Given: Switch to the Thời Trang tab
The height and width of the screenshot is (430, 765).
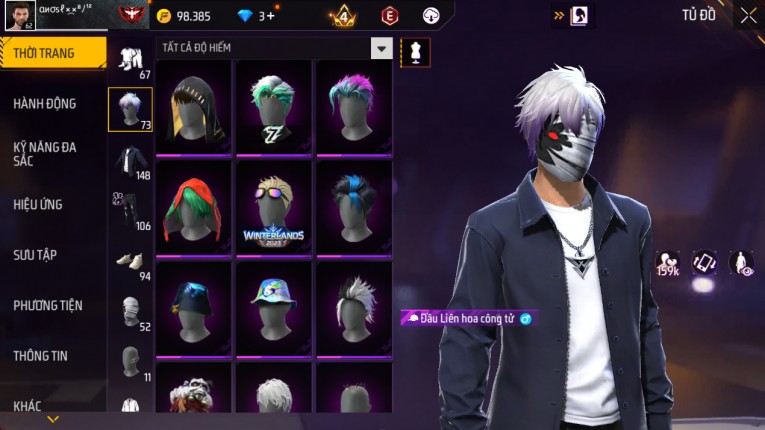Looking at the screenshot, I should tap(52, 53).
